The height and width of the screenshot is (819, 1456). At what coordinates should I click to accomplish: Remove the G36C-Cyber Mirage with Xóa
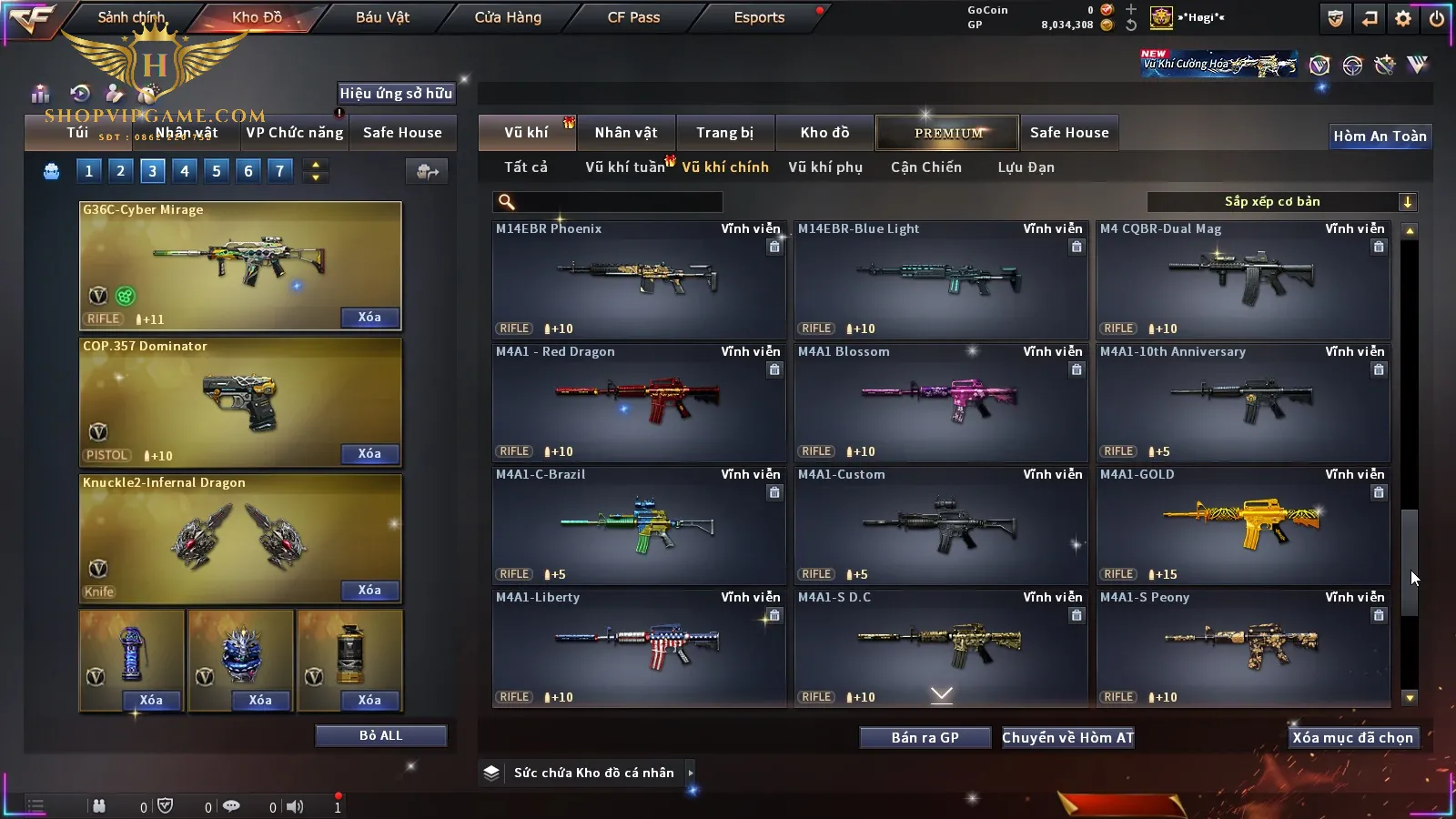click(369, 318)
